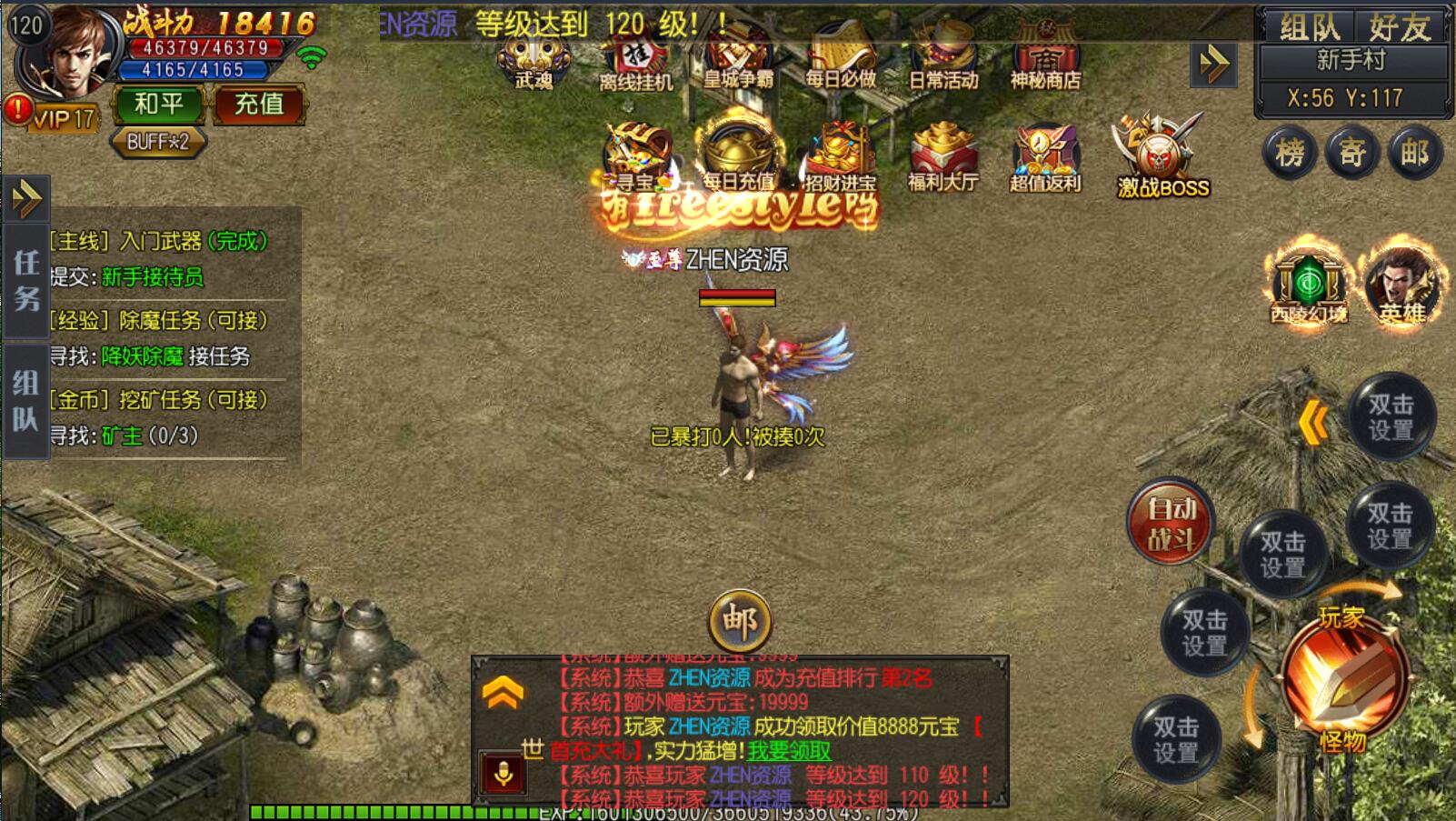Open the 英雄 hero portrait
The image size is (1456, 821).
click(x=1401, y=285)
